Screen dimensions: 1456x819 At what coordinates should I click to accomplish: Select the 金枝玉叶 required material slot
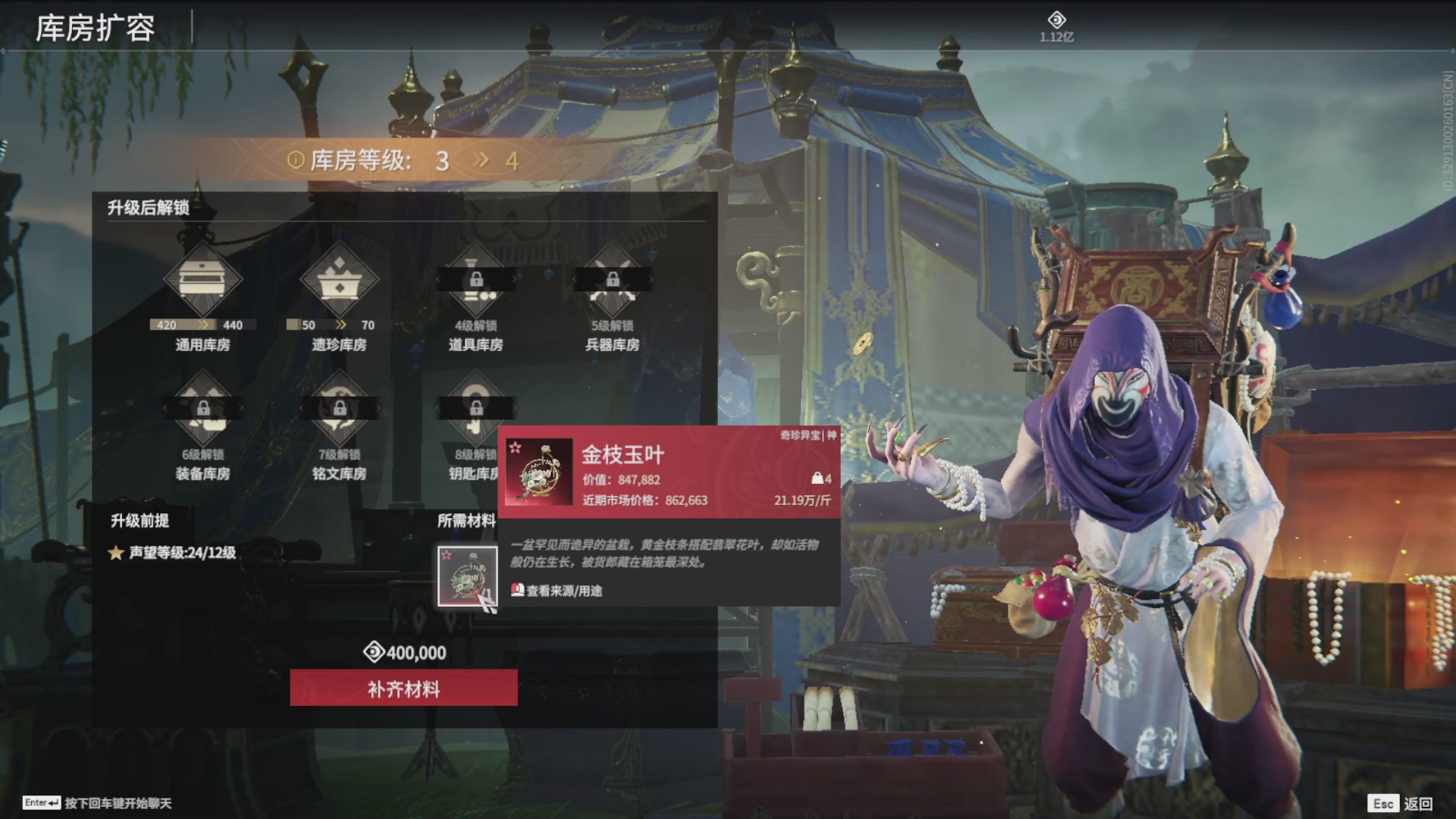467,576
